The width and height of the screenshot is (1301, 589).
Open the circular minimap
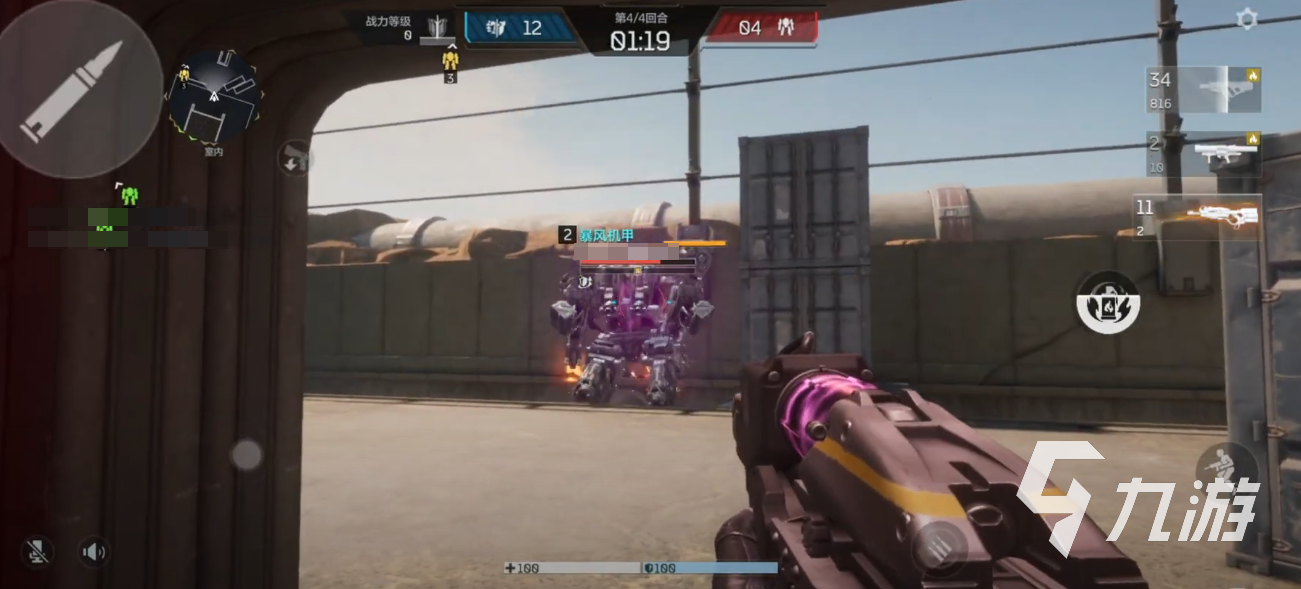[213, 97]
